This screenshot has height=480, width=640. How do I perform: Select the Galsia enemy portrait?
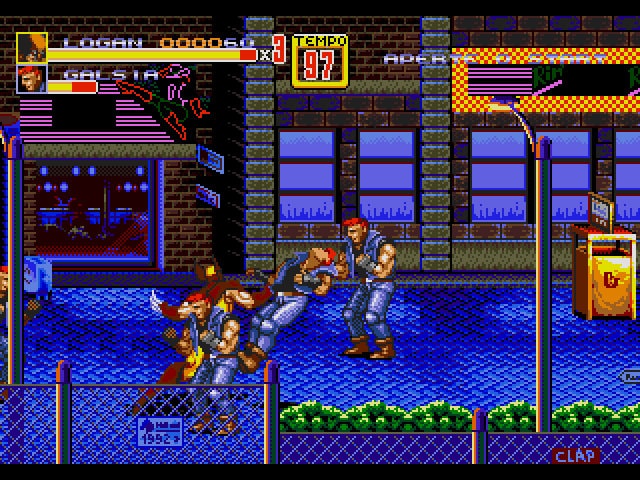click(31, 79)
